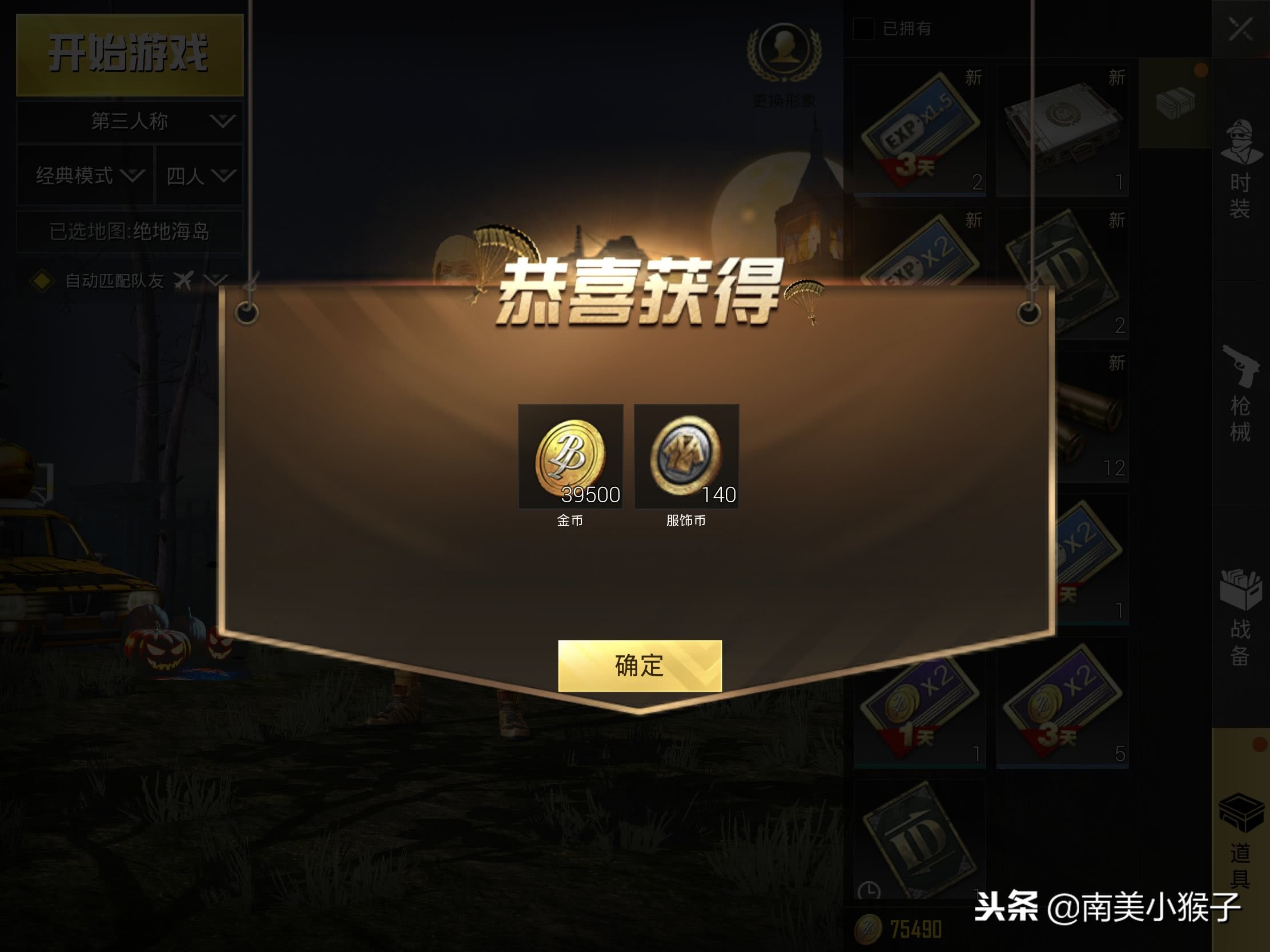
Task: Expand the 第三人称 perspective dropdown
Action: (127, 122)
